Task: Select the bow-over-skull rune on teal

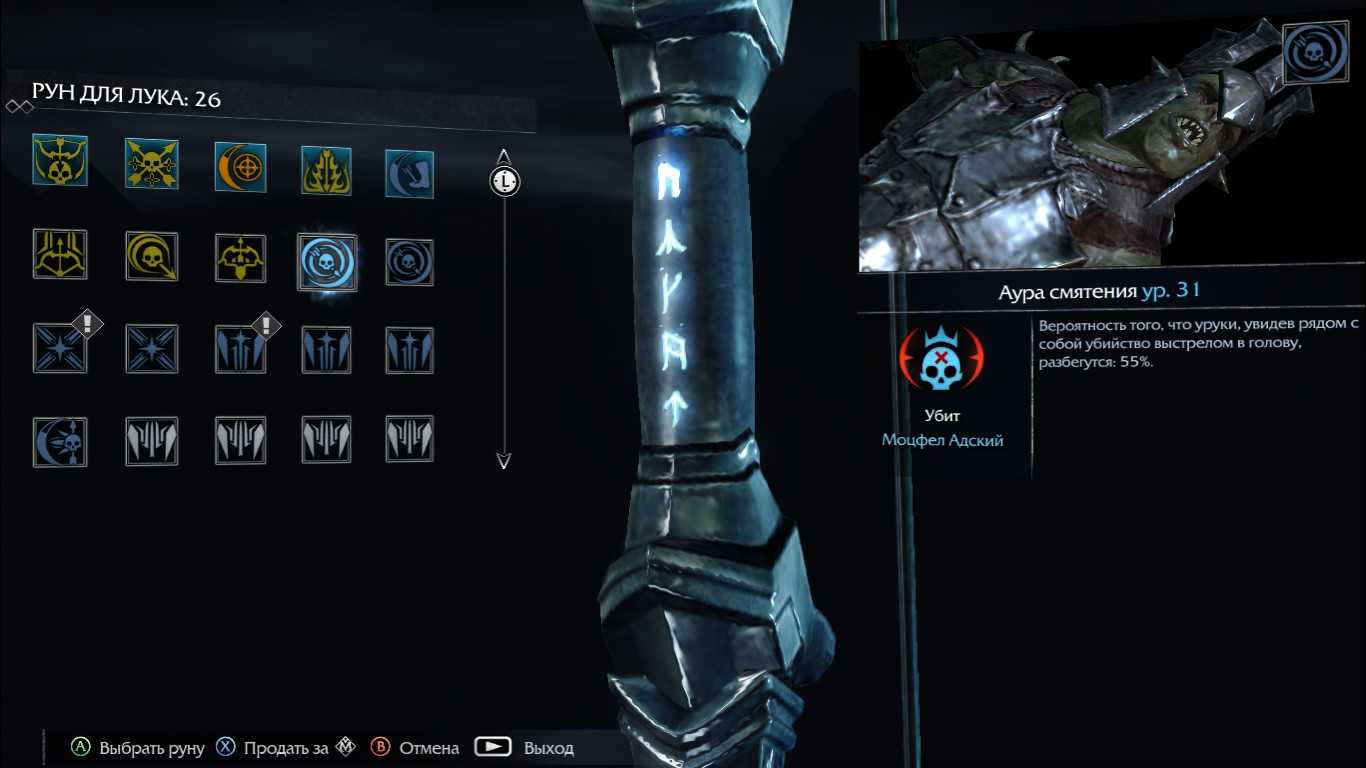Action: coord(60,161)
